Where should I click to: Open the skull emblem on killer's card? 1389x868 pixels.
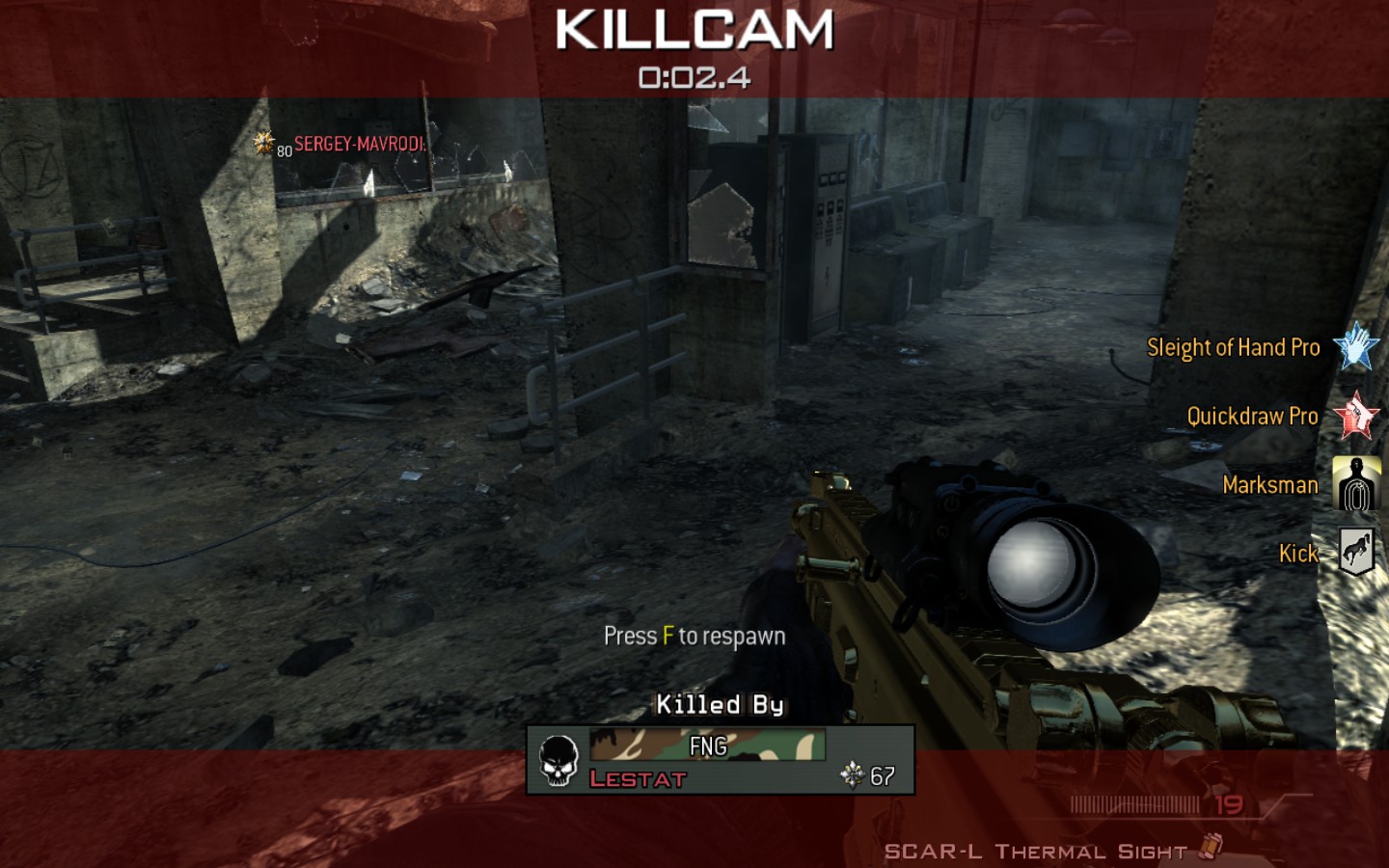pos(558,761)
